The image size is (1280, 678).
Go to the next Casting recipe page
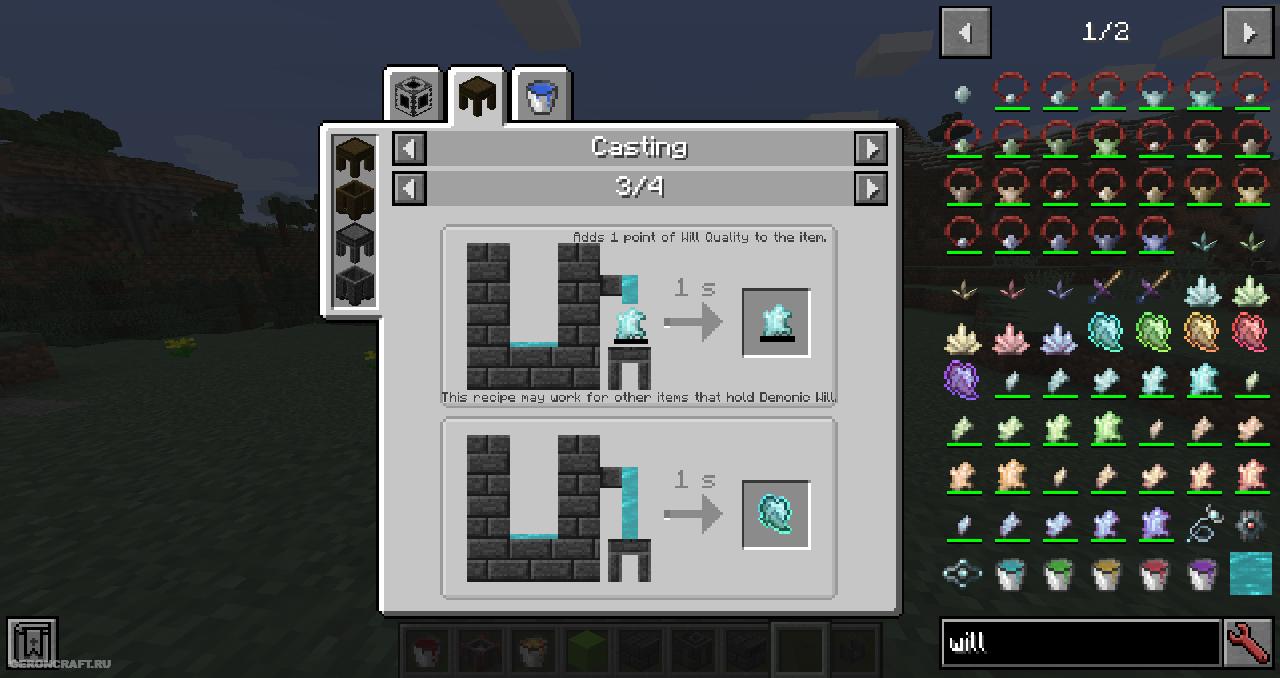(x=871, y=188)
